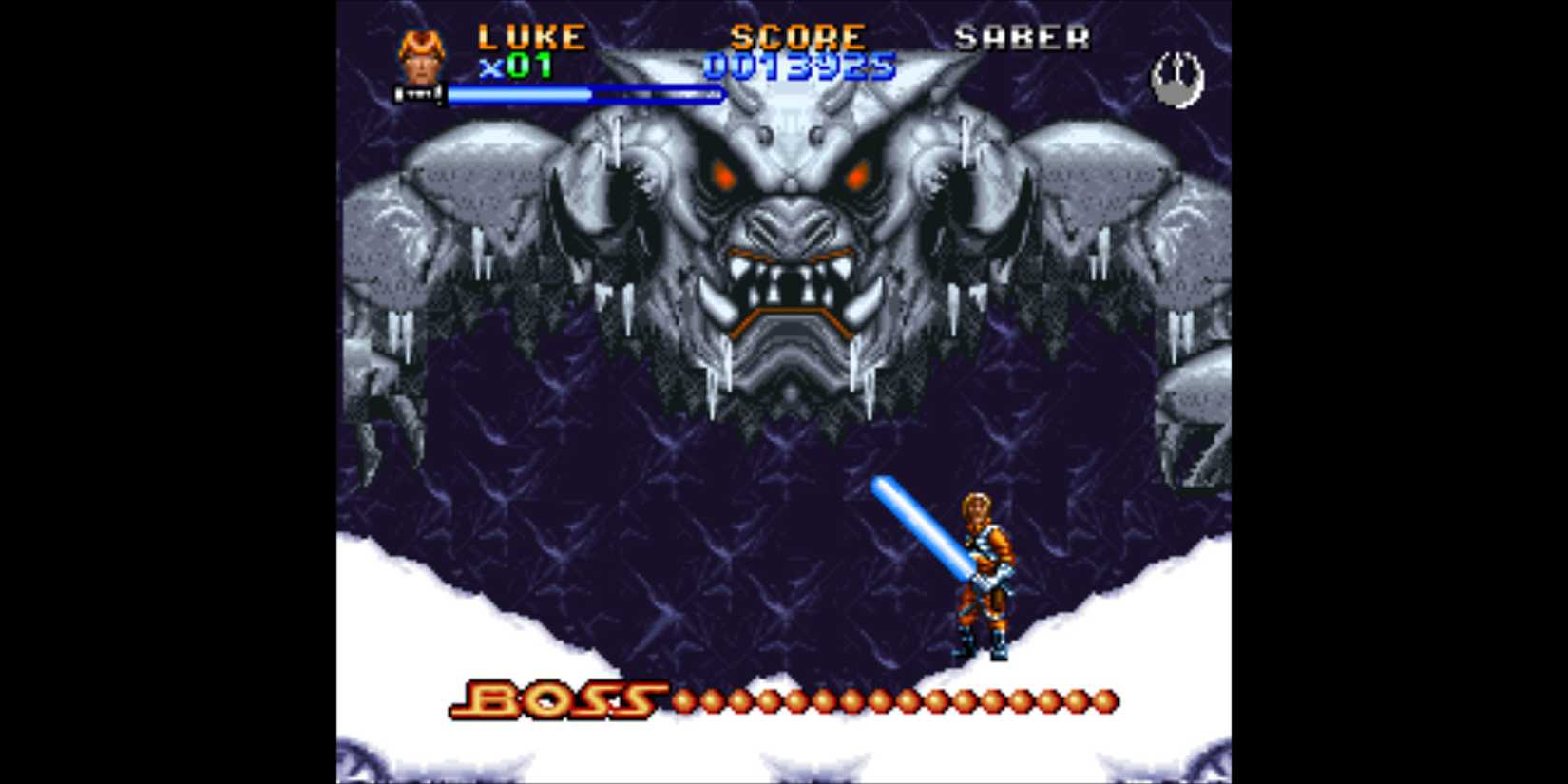The width and height of the screenshot is (1568, 784).
Task: Click the Wampa boss's right eye
Action: (x=856, y=173)
